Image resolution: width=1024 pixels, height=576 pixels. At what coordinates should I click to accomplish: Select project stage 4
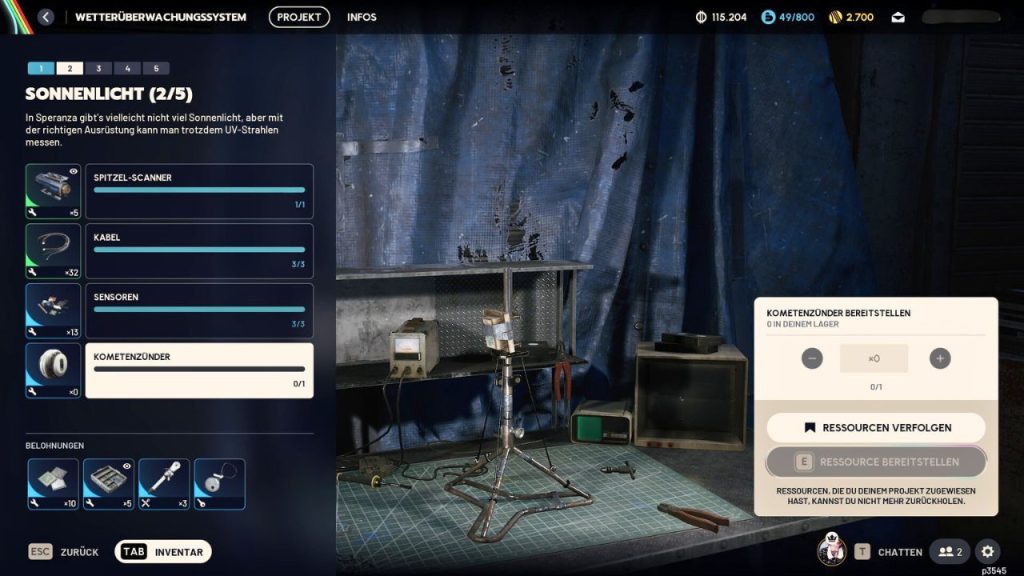[x=127, y=68]
